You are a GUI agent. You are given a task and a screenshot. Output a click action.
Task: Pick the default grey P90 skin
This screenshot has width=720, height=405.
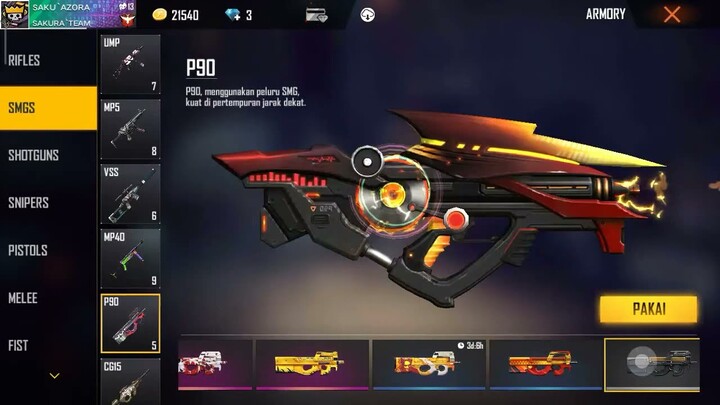tap(661, 365)
